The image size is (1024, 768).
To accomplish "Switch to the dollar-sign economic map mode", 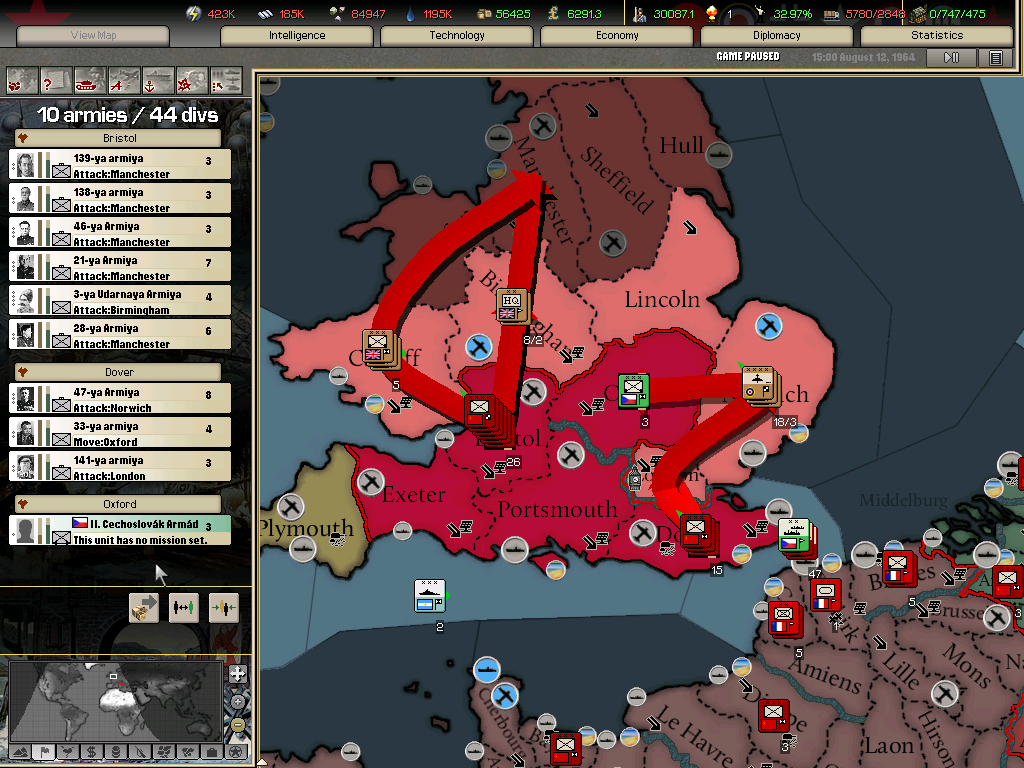I will pyautogui.click(x=91, y=752).
